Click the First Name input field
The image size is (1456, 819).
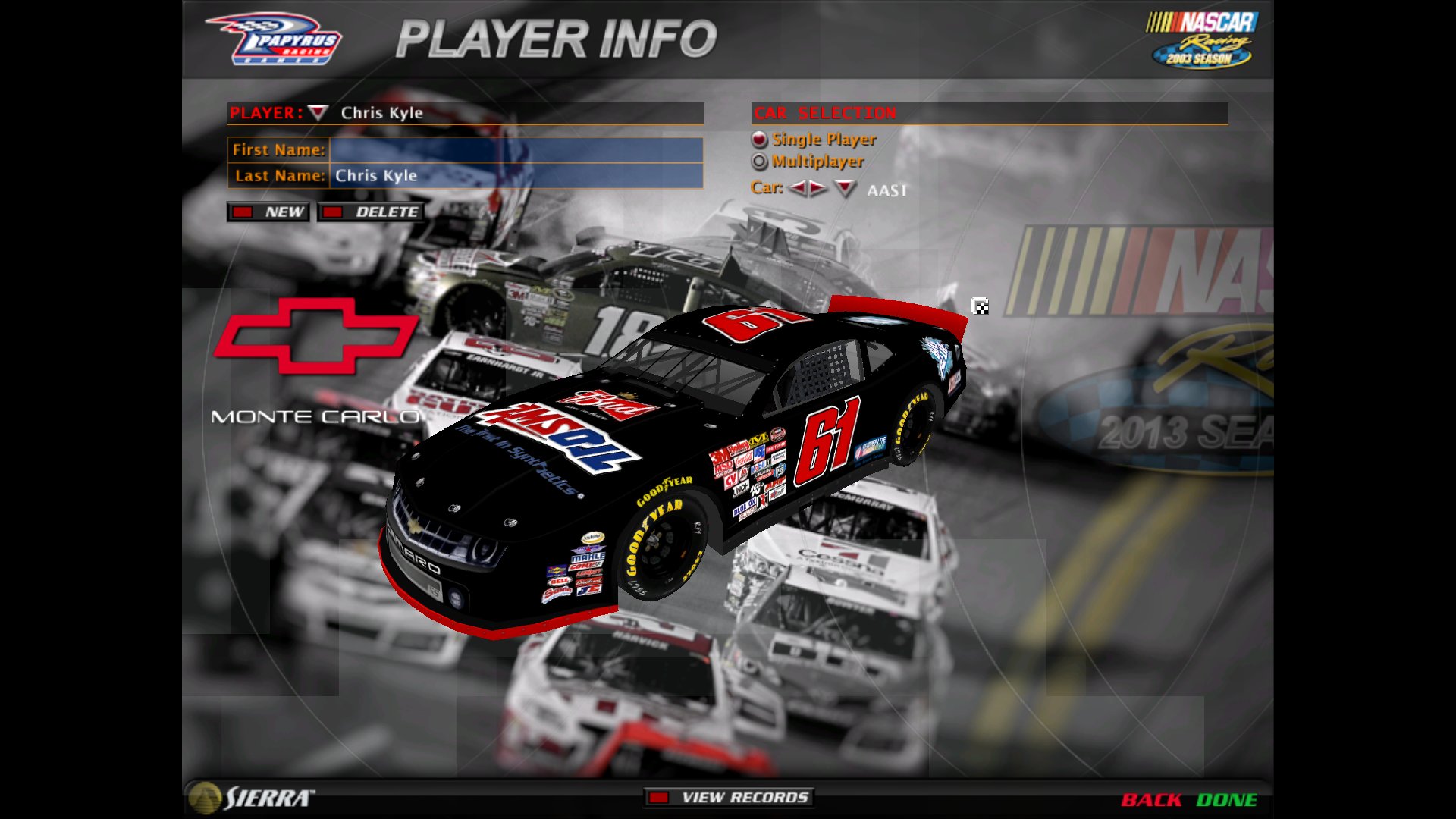point(516,149)
